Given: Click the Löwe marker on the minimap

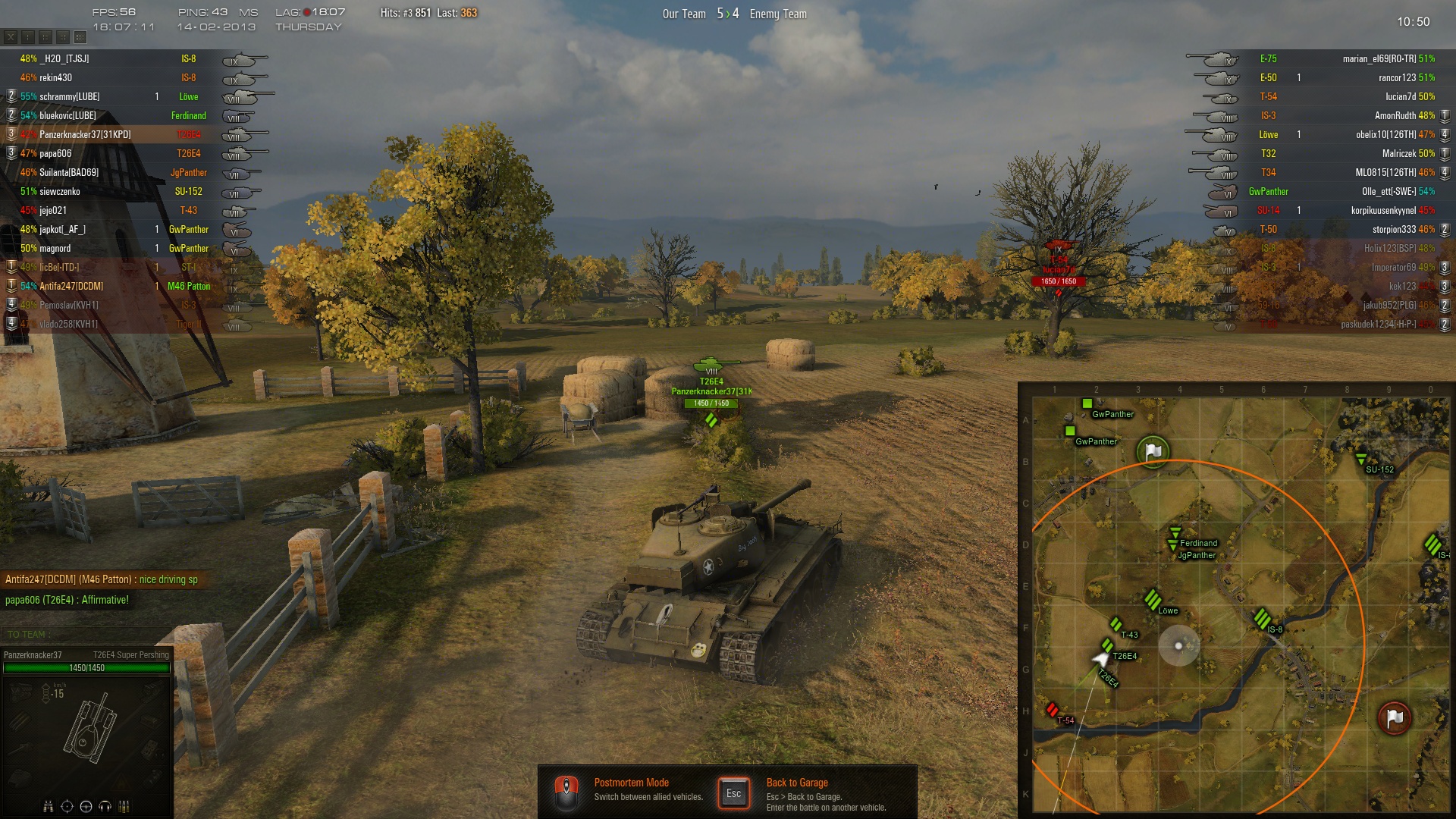Looking at the screenshot, I should point(1153,599).
